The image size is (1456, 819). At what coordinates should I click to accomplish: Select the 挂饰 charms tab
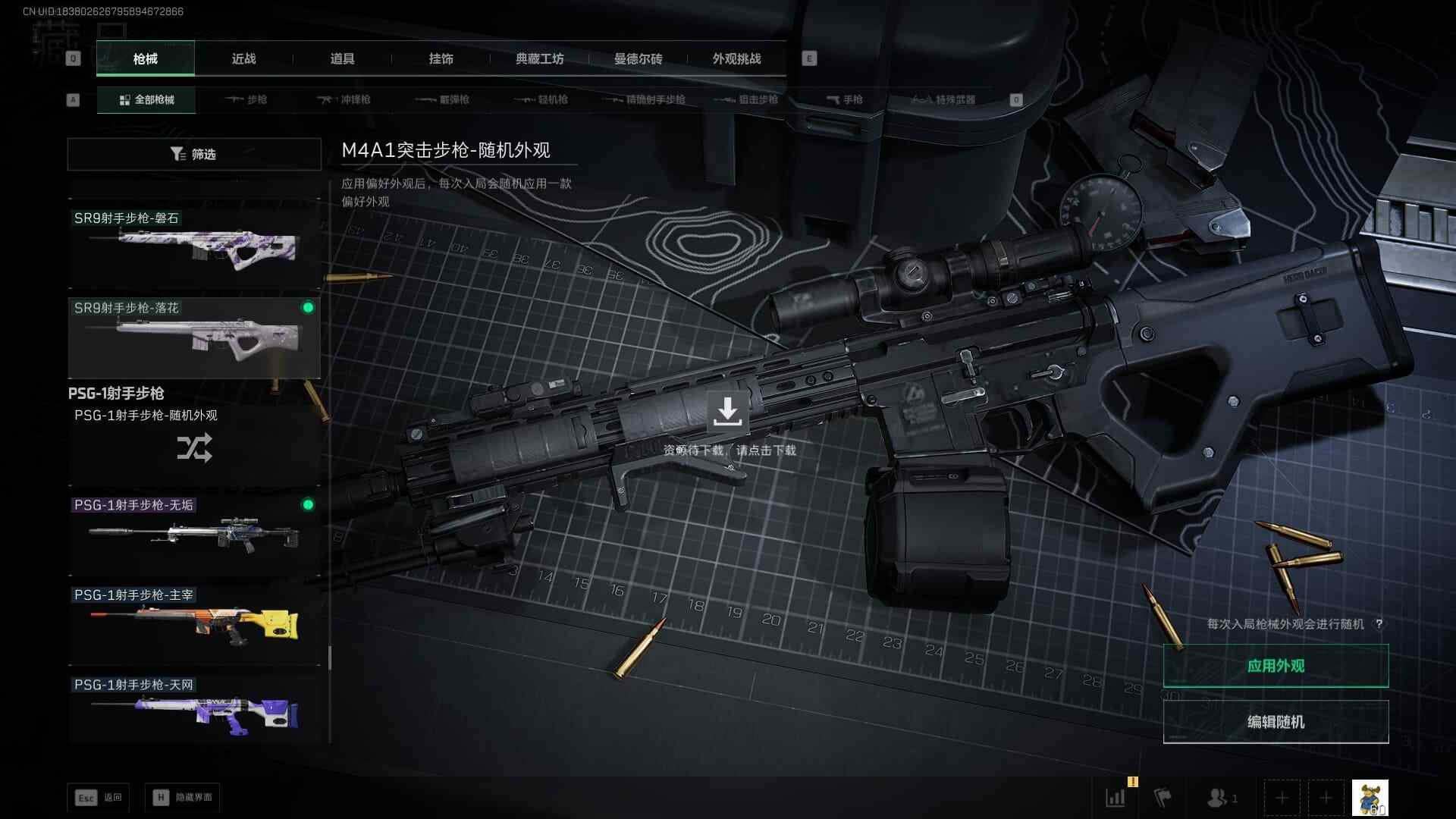(441, 58)
